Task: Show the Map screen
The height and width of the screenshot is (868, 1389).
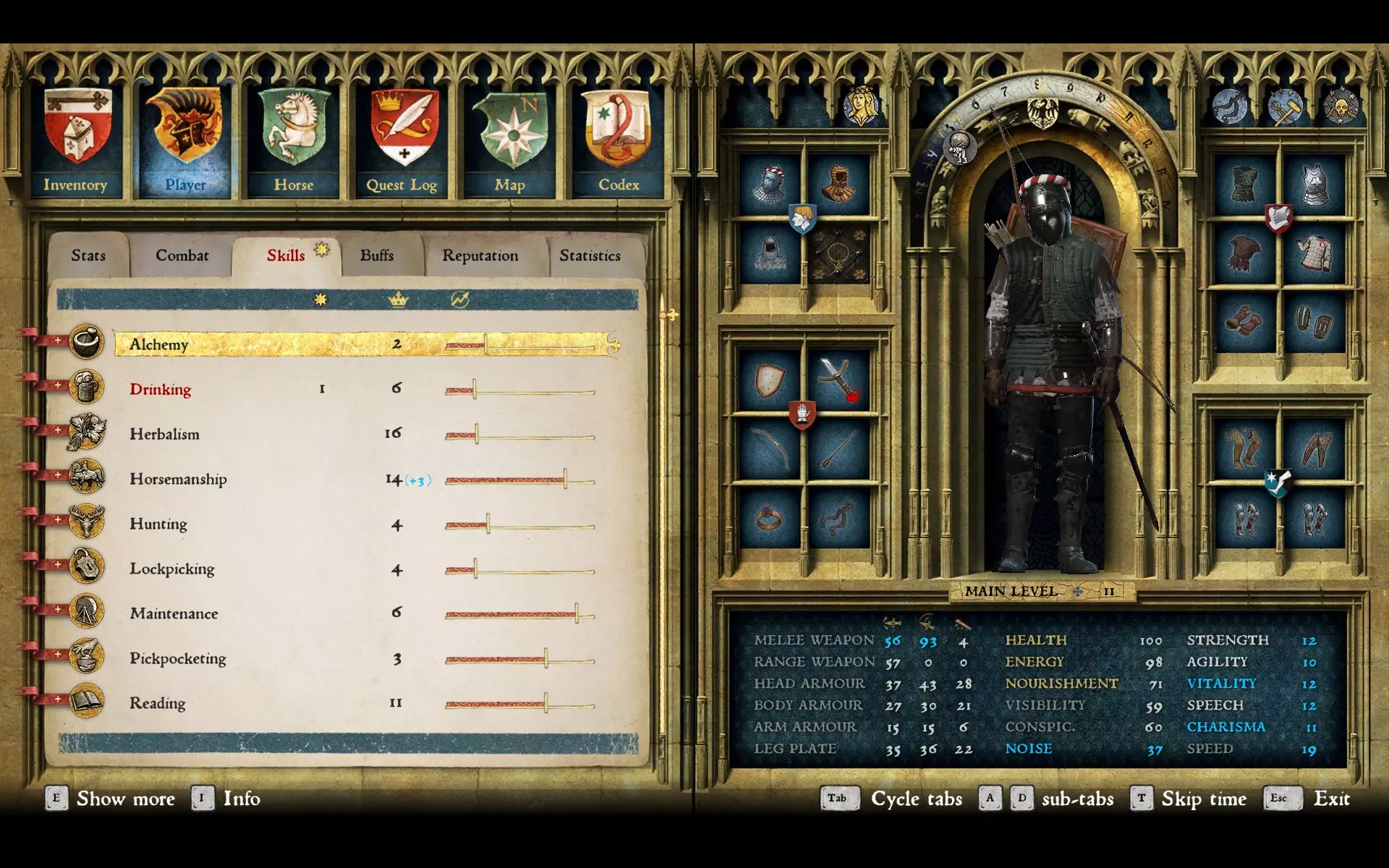Action: tap(511, 142)
